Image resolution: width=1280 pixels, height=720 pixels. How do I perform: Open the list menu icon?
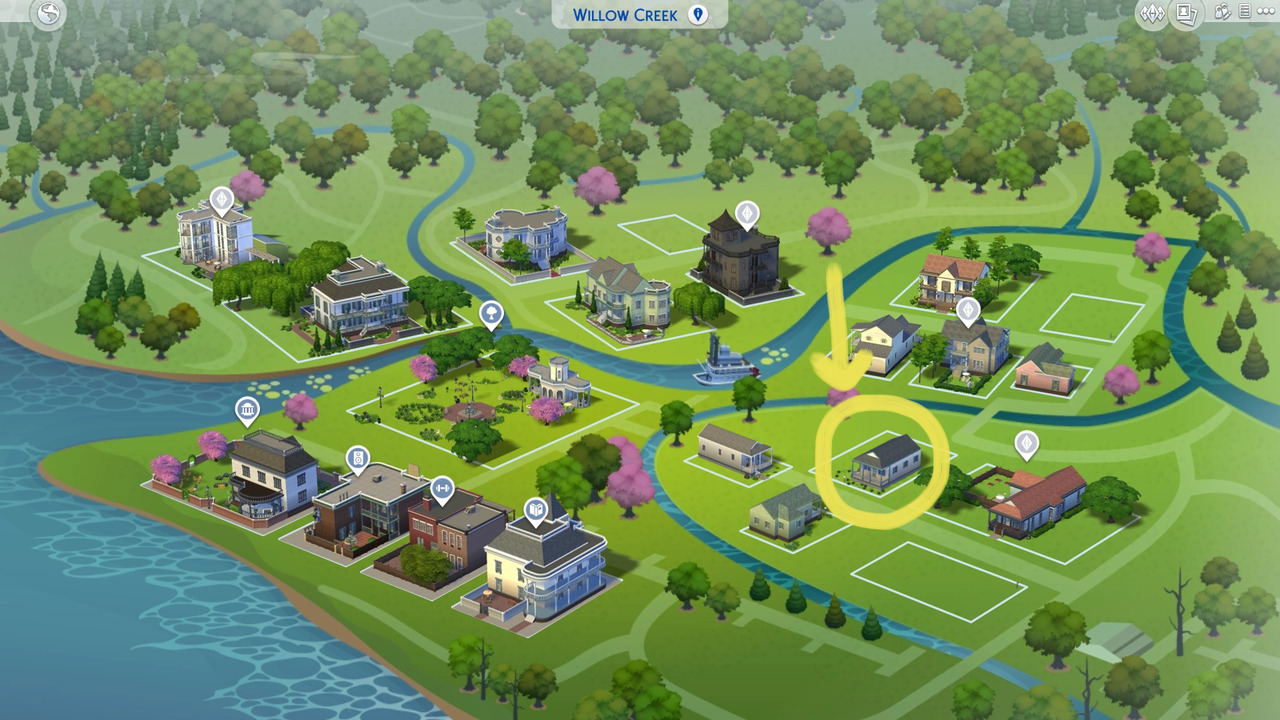(x=1245, y=13)
